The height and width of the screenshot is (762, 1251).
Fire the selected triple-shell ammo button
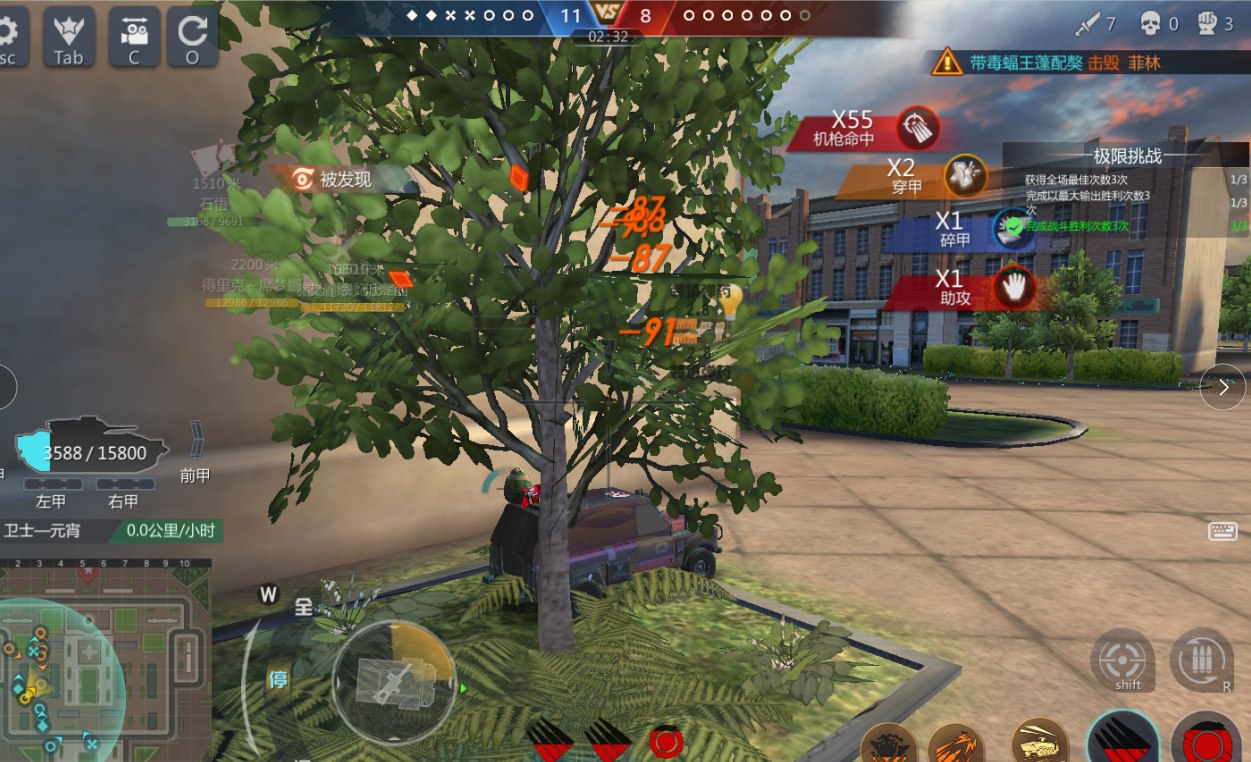coord(1122,740)
